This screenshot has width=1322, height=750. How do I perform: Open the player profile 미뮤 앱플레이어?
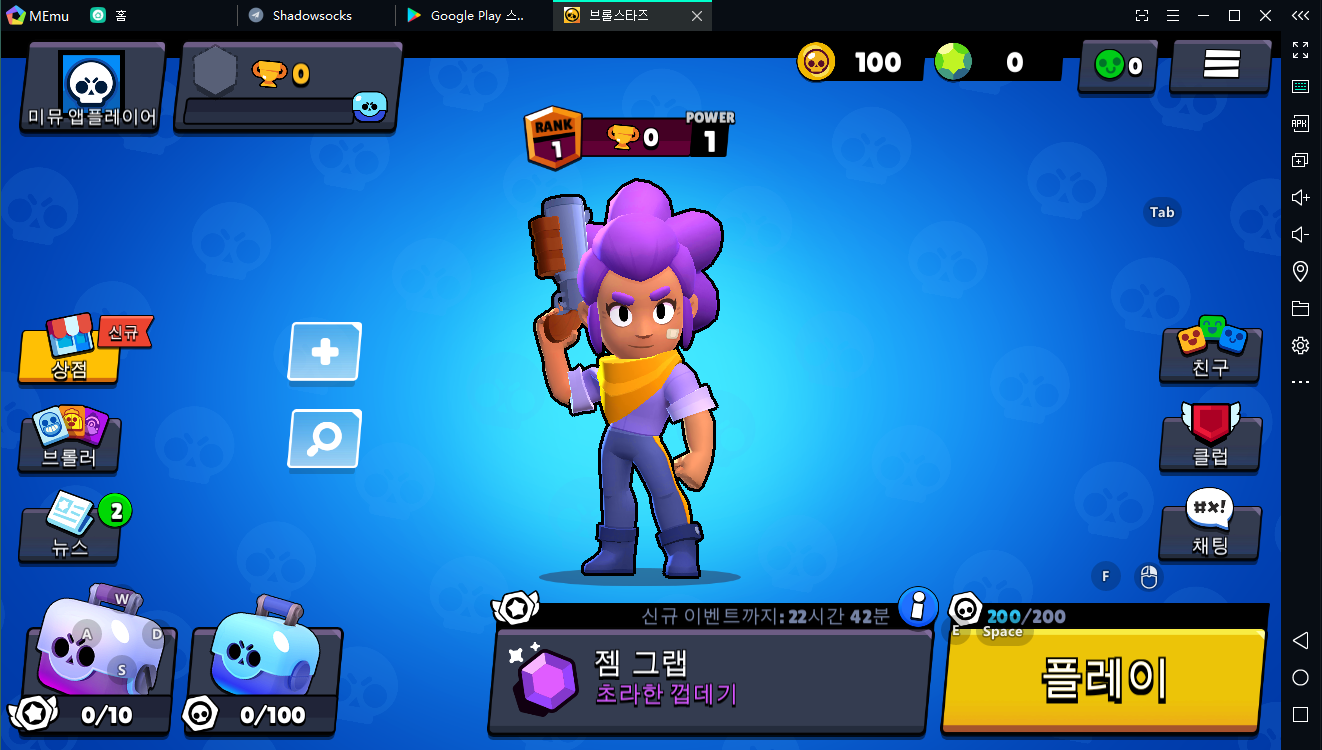(x=92, y=88)
